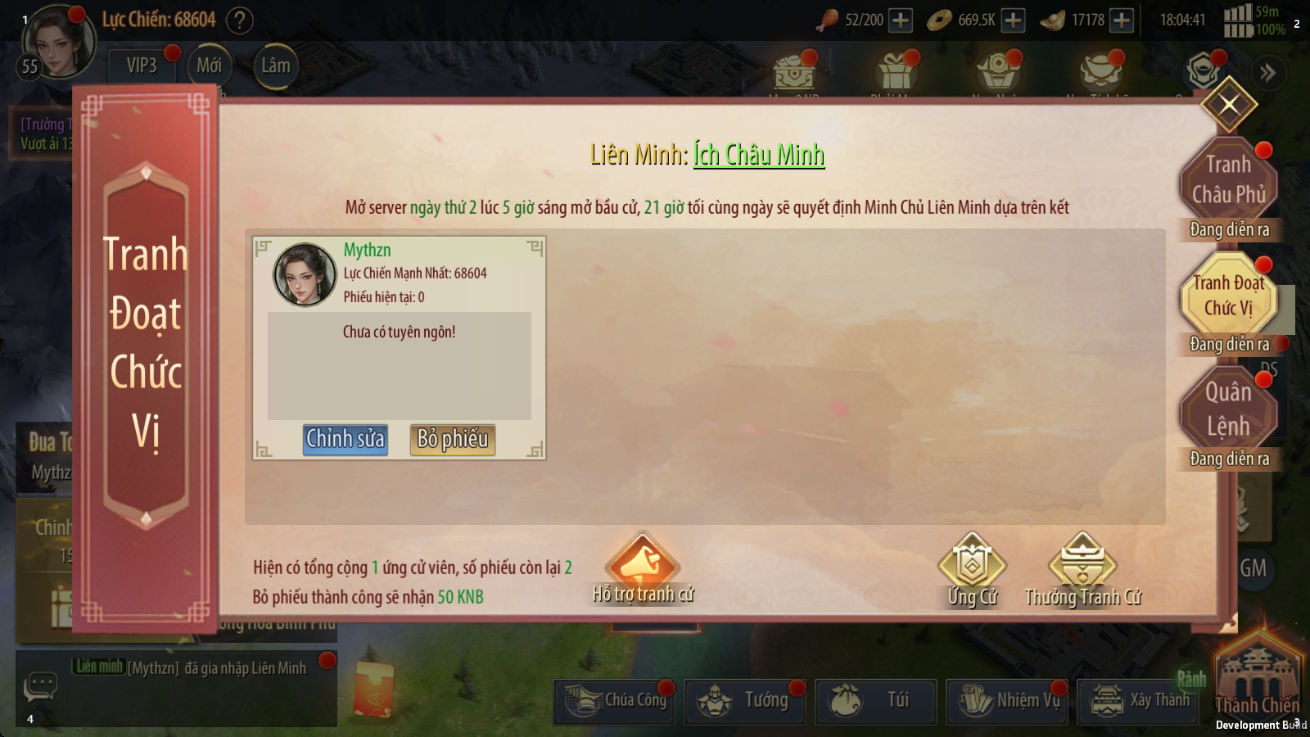Cast a vote with Bỏ phiếu
Image resolution: width=1310 pixels, height=737 pixels.
tap(452, 439)
